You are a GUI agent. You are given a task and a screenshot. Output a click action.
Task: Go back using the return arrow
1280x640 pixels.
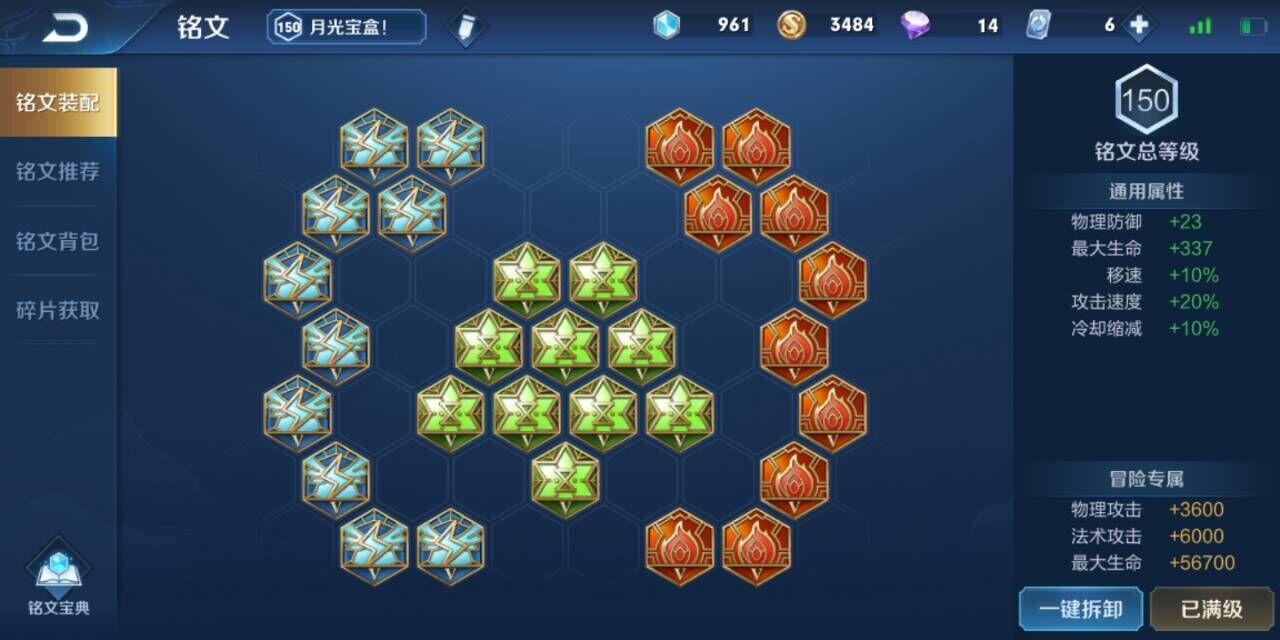coord(65,28)
